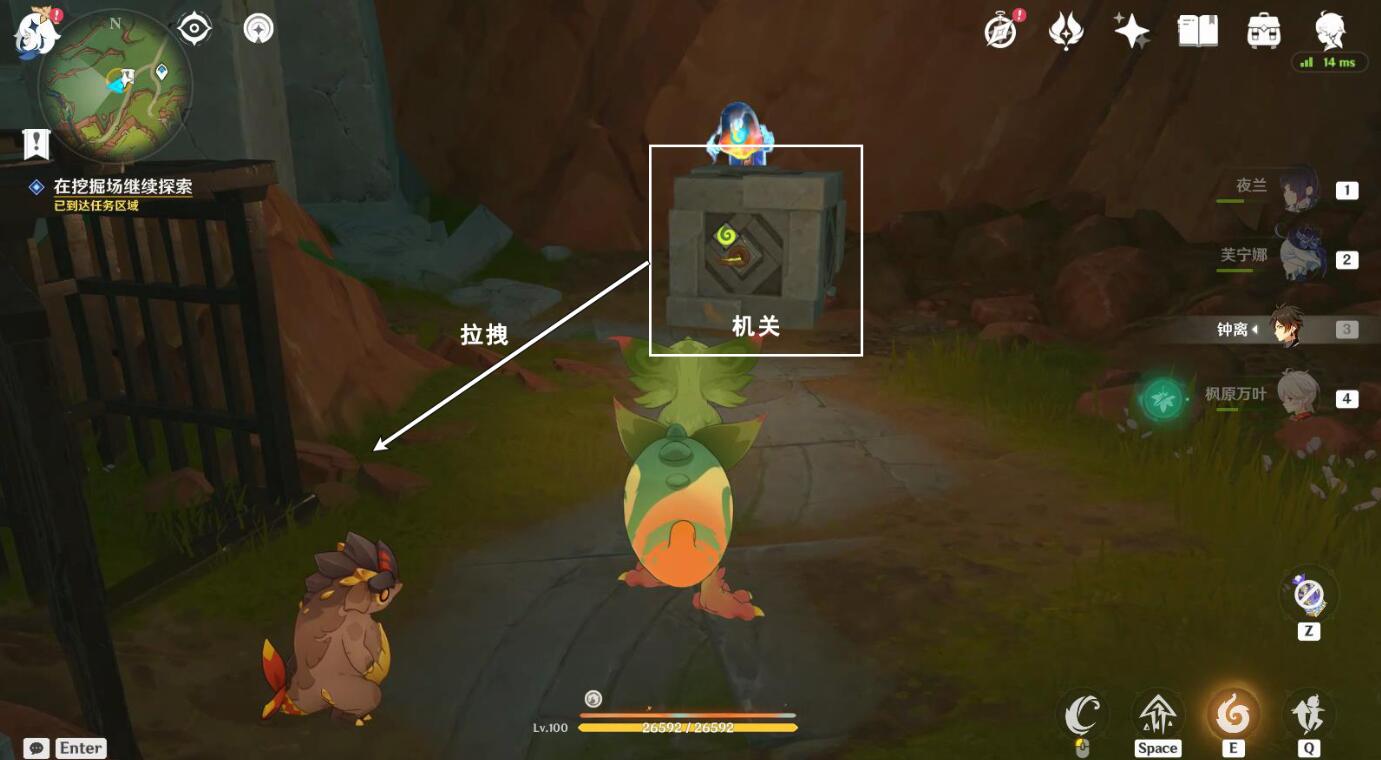Activate the jump arrow action icon

coord(1157,714)
